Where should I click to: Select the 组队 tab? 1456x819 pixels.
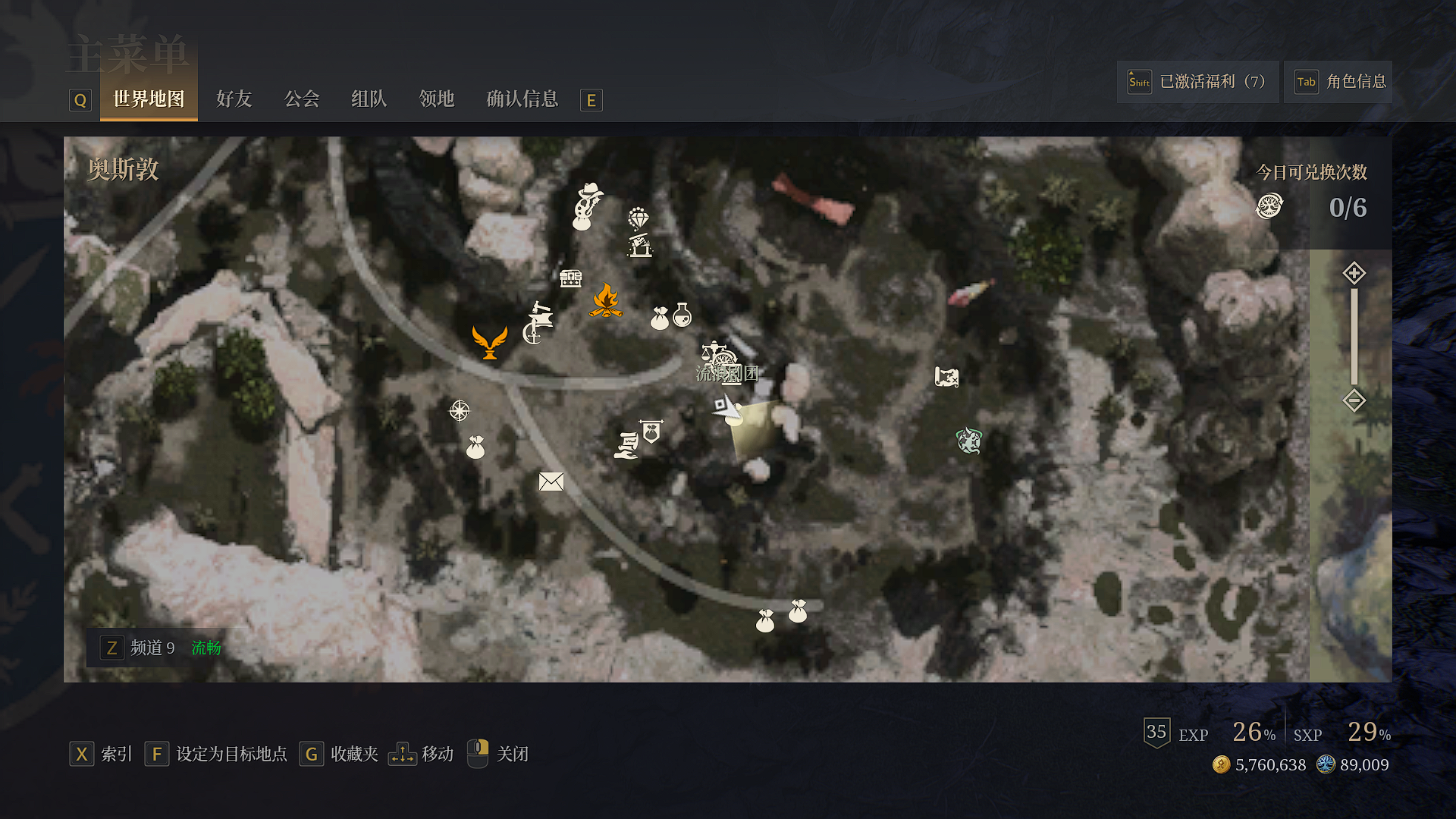pyautogui.click(x=369, y=99)
